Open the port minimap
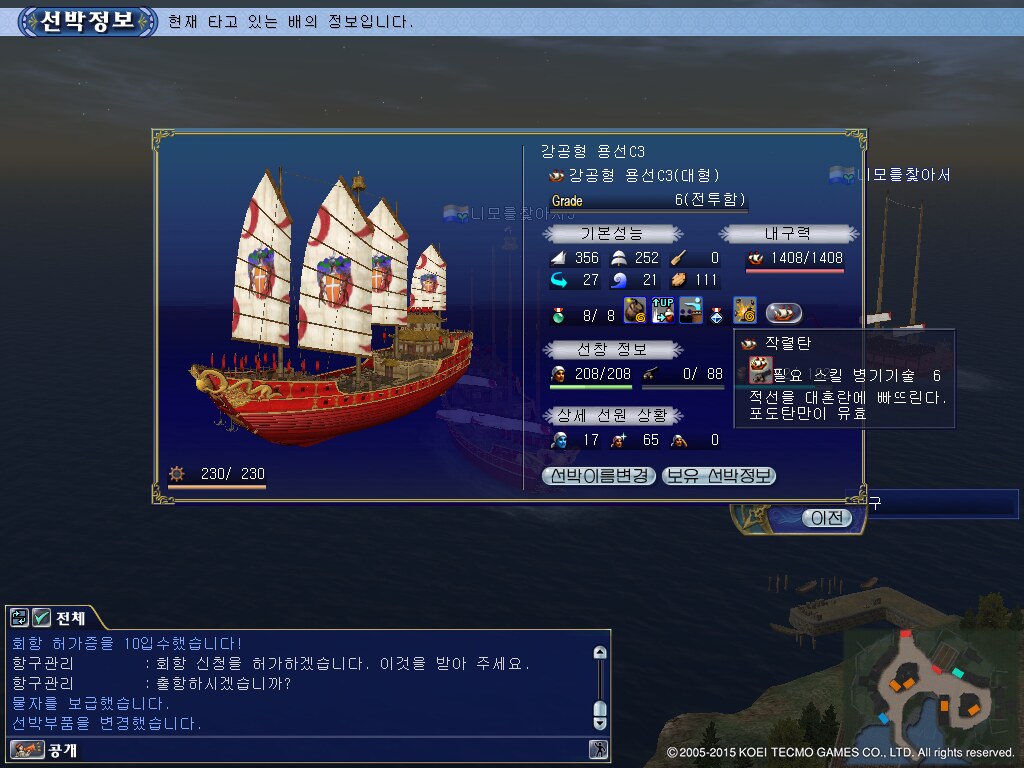Image resolution: width=1024 pixels, height=768 pixels. click(930, 688)
